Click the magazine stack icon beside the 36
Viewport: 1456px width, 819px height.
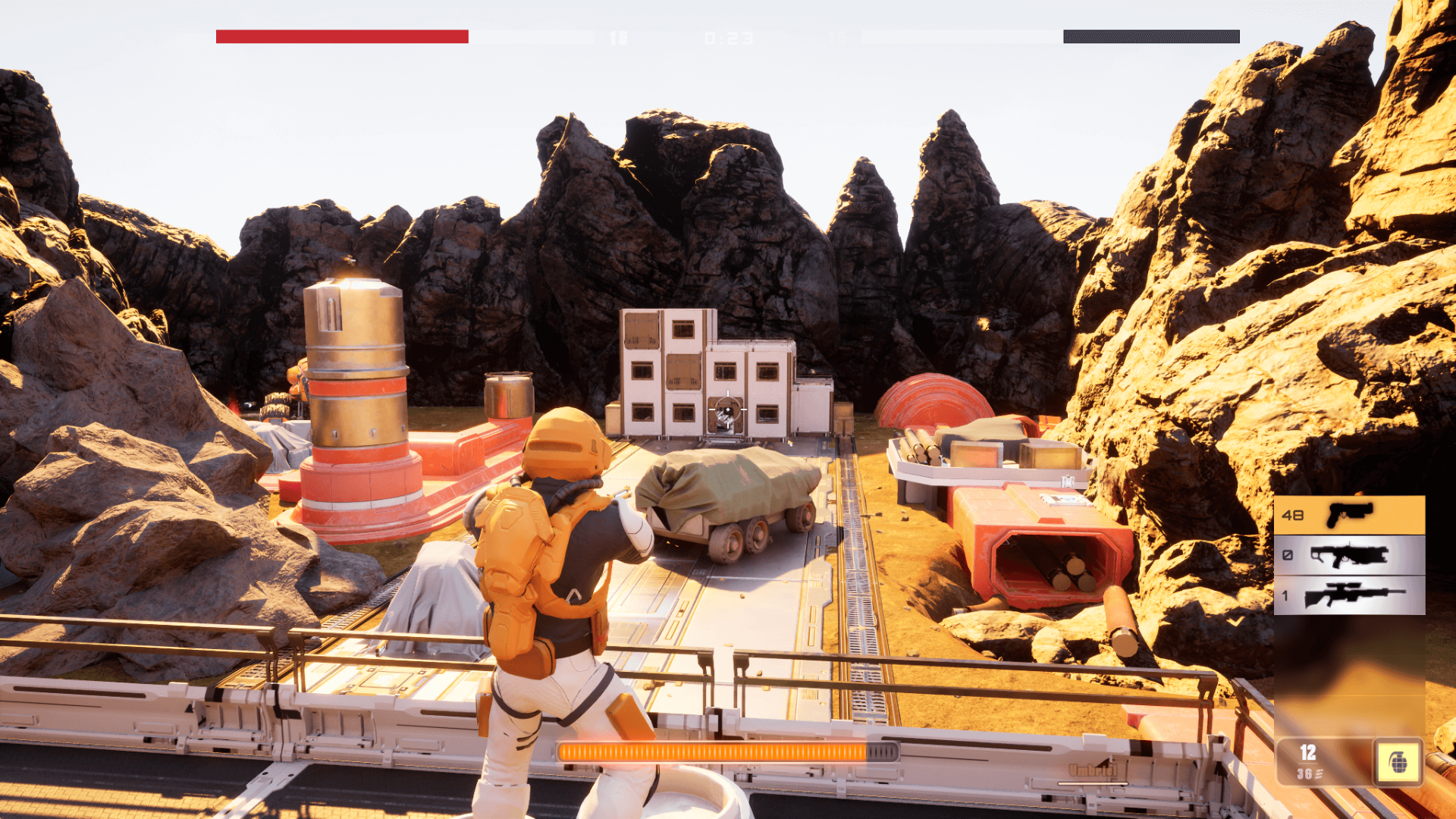tap(1319, 773)
